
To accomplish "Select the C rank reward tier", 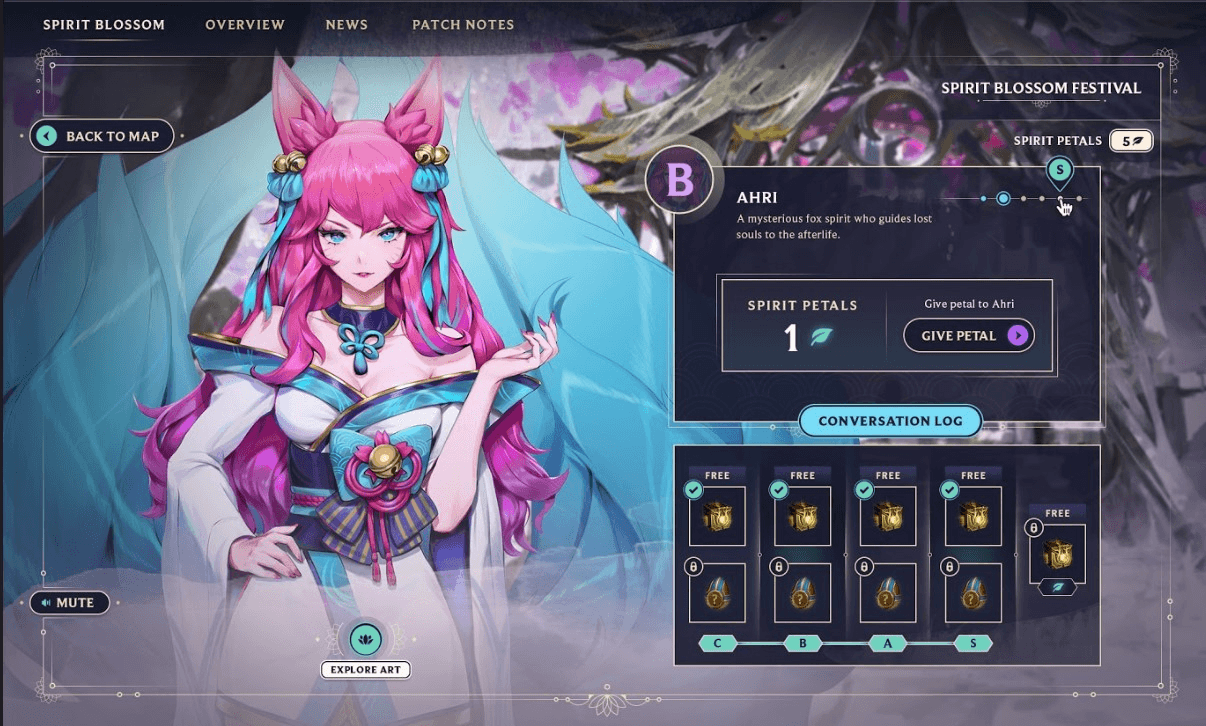I will (x=717, y=643).
